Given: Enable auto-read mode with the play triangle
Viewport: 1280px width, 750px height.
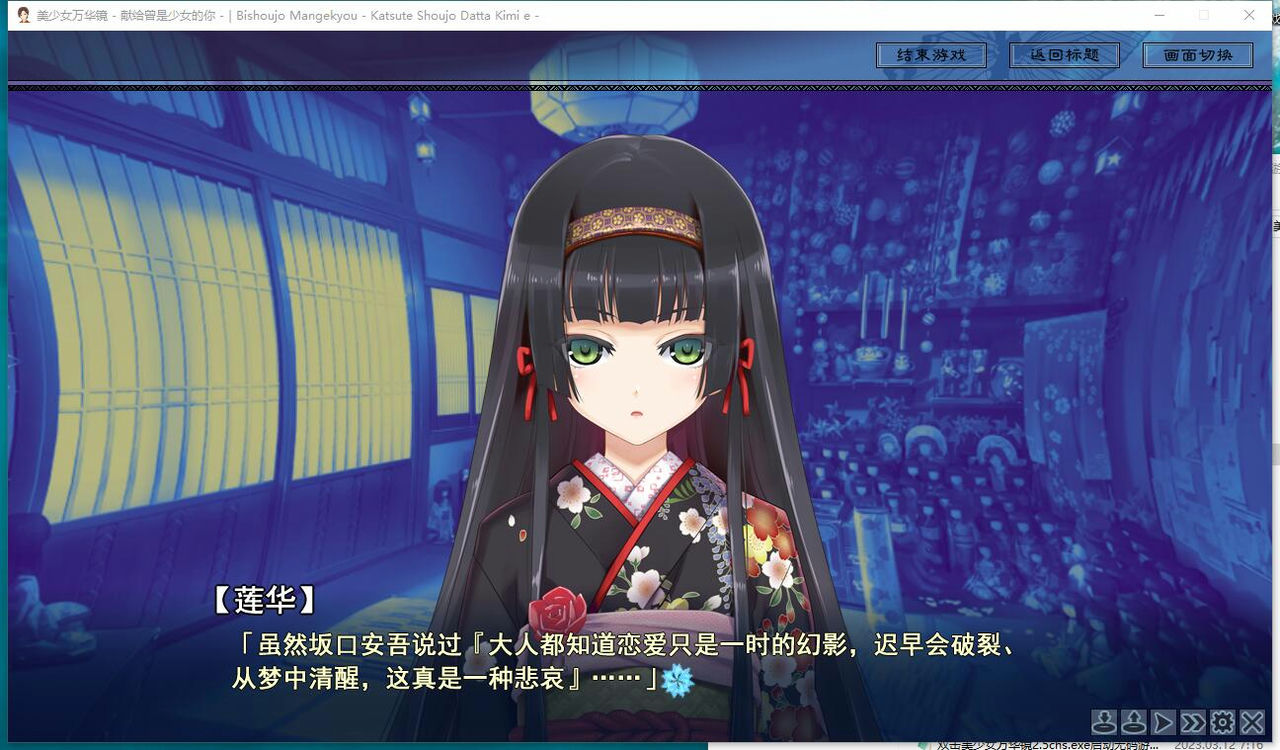Looking at the screenshot, I should click(x=1162, y=722).
